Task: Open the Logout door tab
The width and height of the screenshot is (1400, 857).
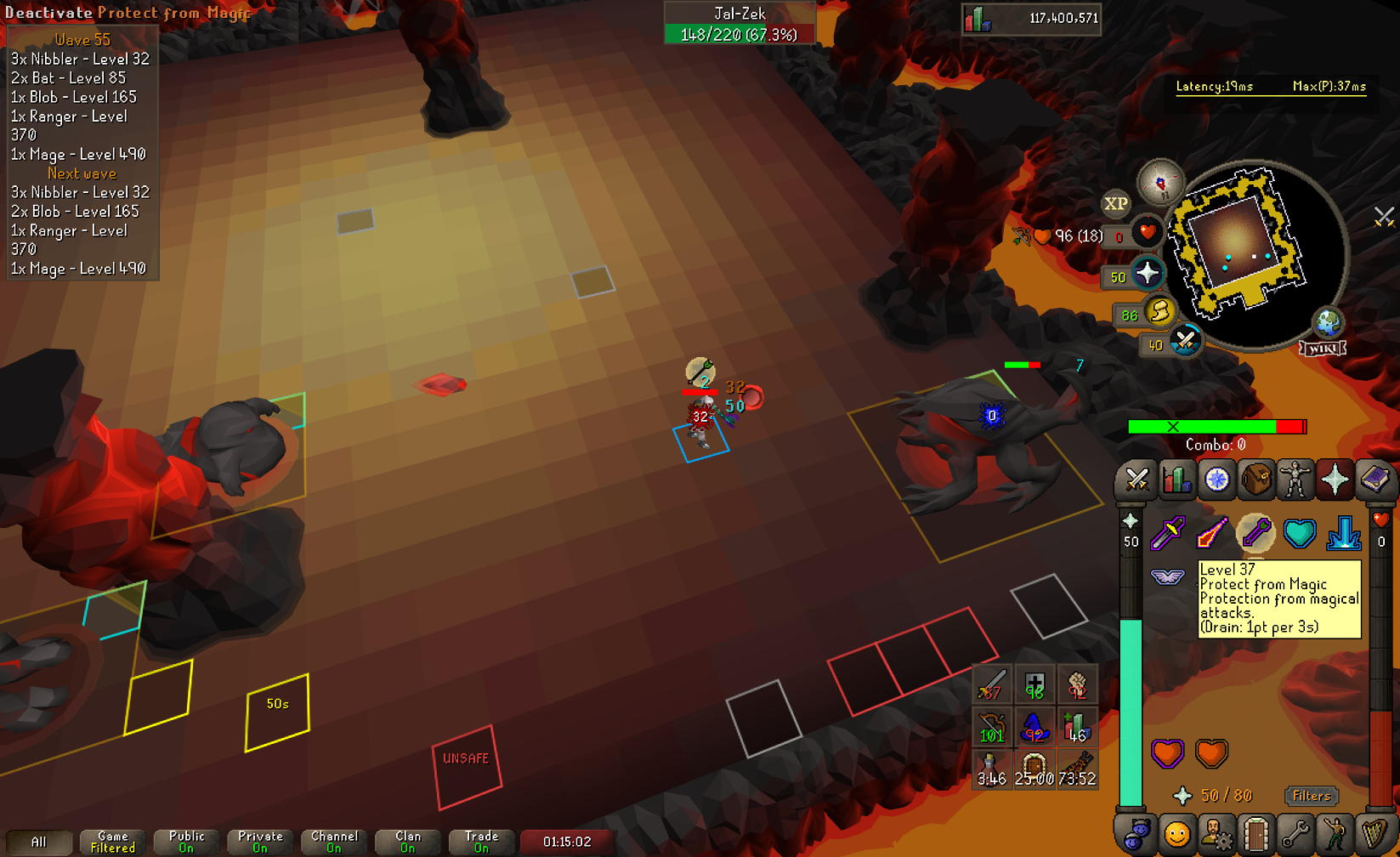Action: click(x=1255, y=835)
